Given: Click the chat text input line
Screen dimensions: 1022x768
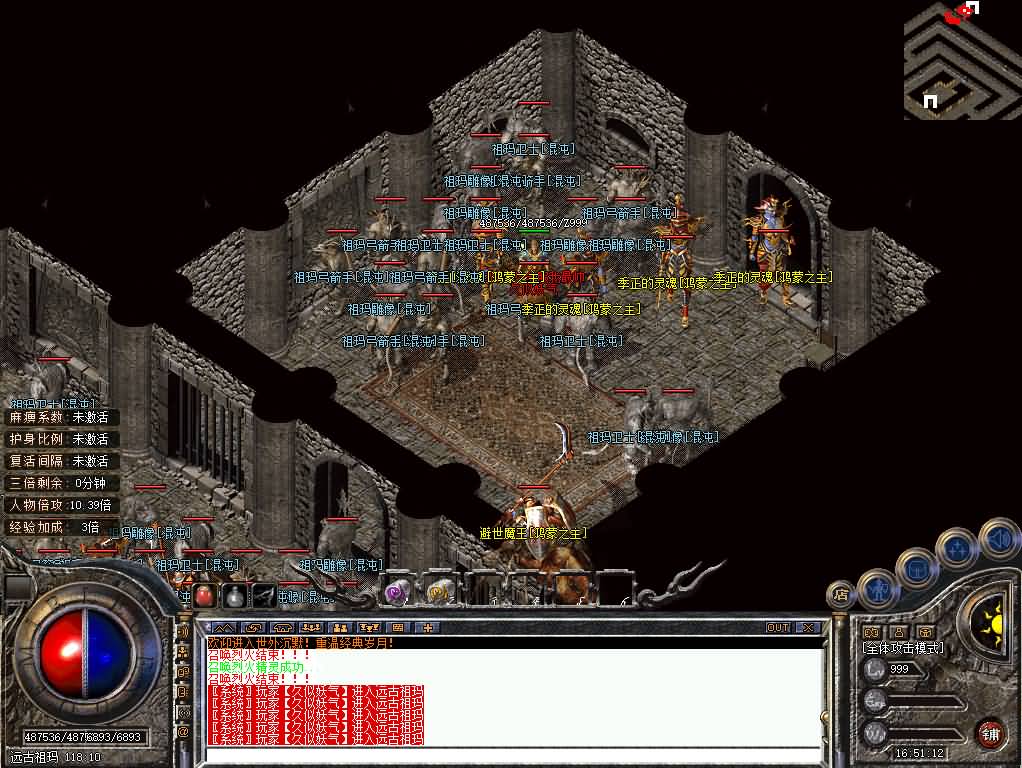Looking at the screenshot, I should click(x=510, y=753).
